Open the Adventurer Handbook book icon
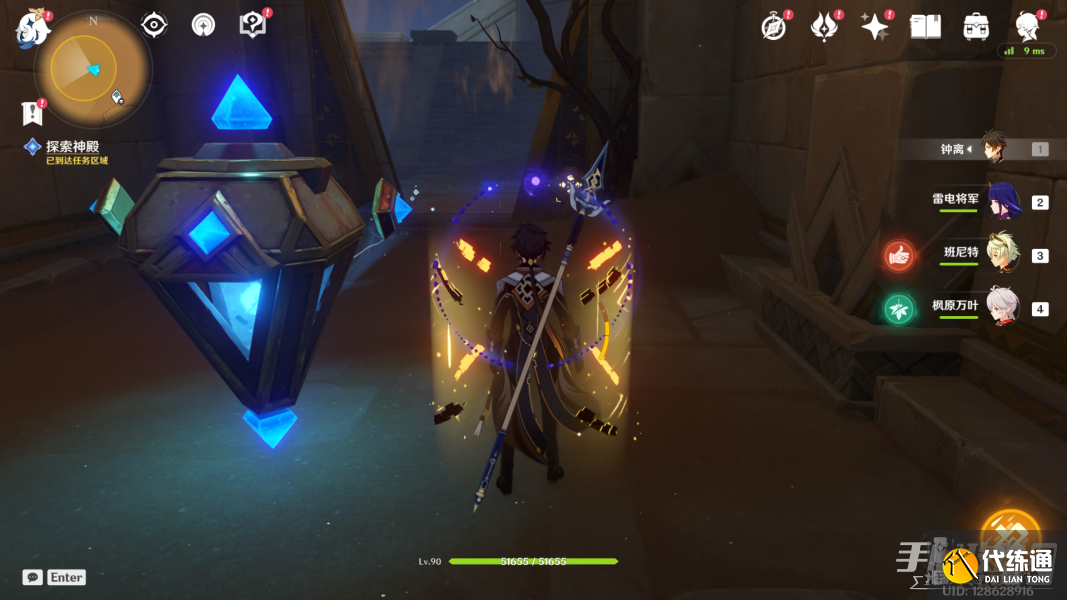Viewport: 1067px width, 600px height. click(x=926, y=27)
